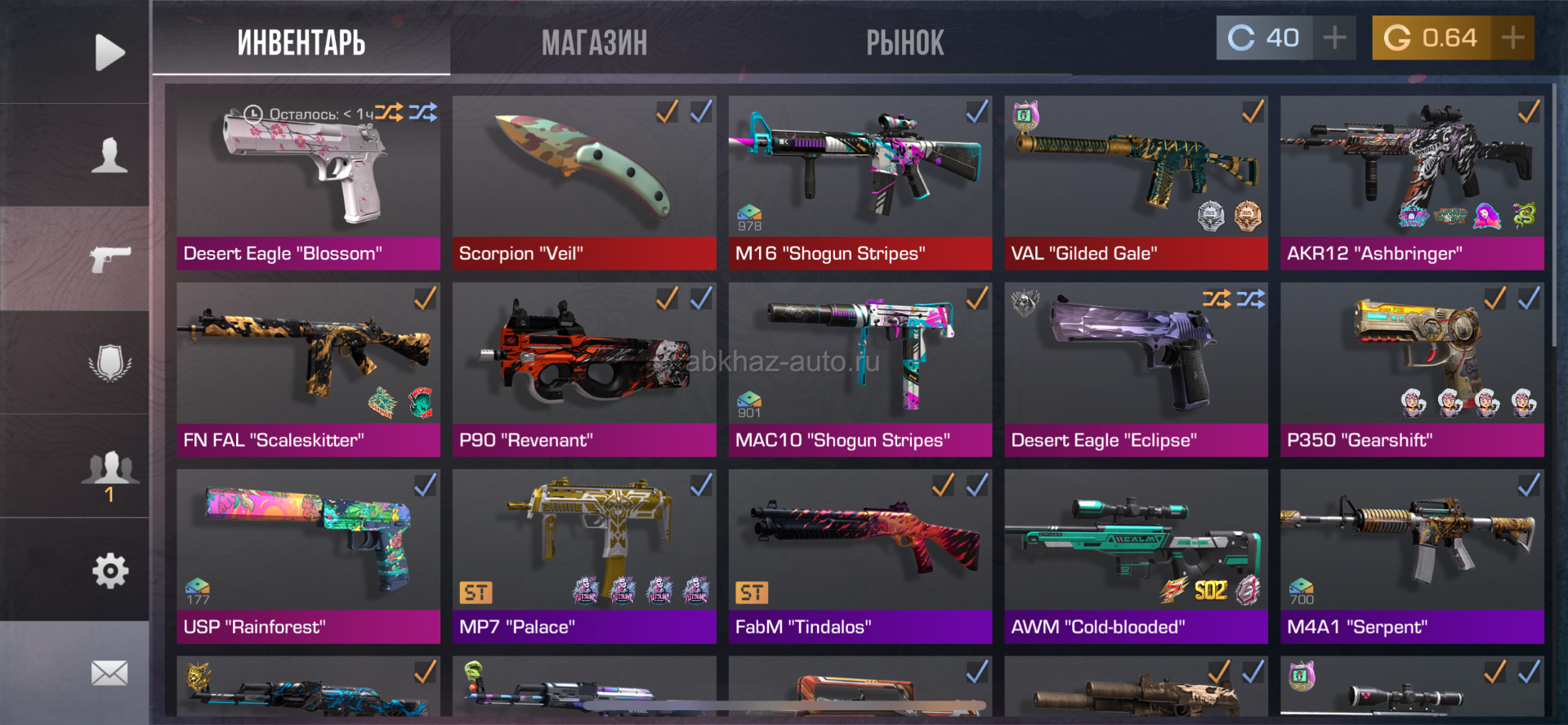This screenshot has width=1568, height=725.
Task: Open the player profile icon
Action: (x=109, y=155)
